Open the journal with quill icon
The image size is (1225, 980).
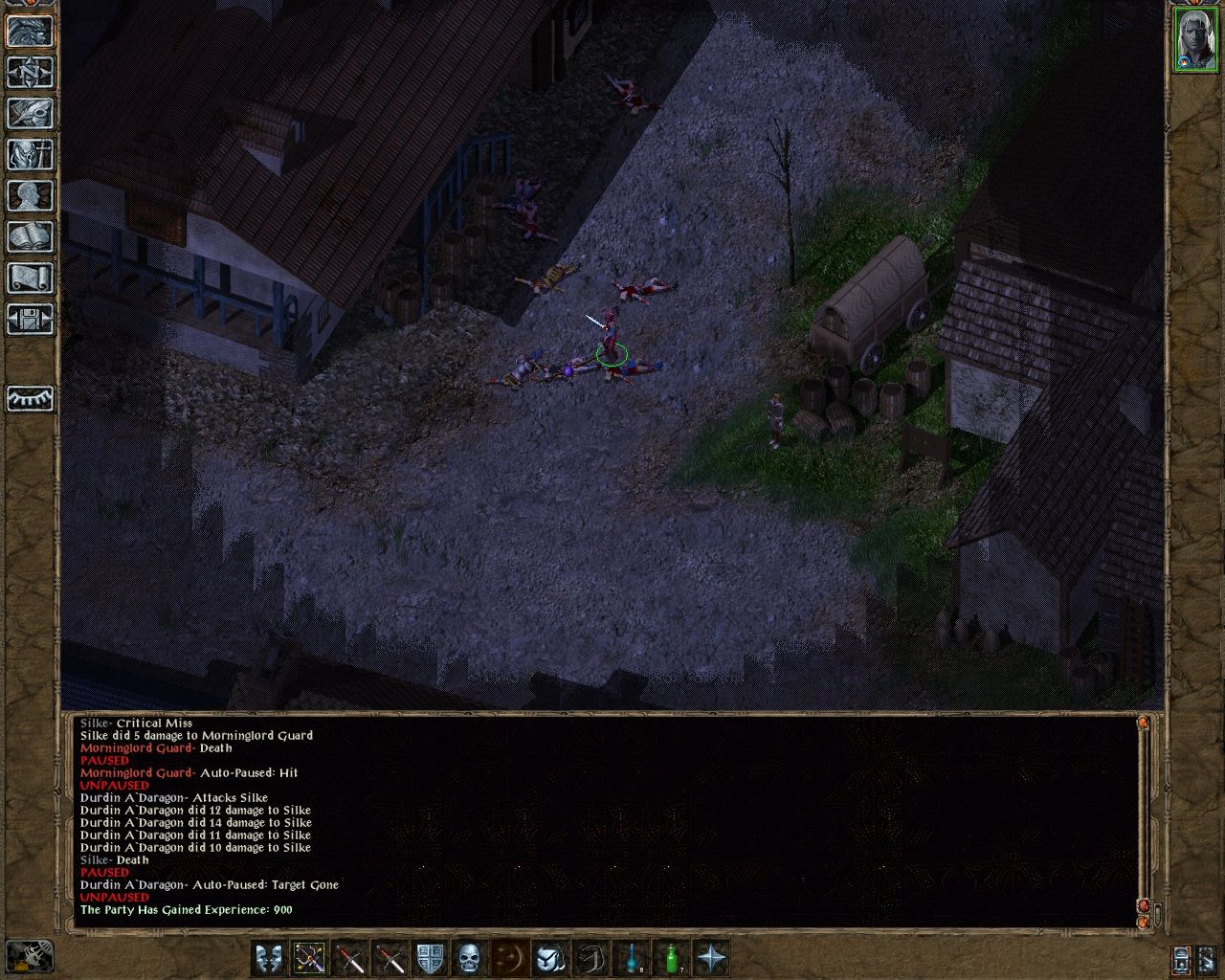(x=28, y=115)
